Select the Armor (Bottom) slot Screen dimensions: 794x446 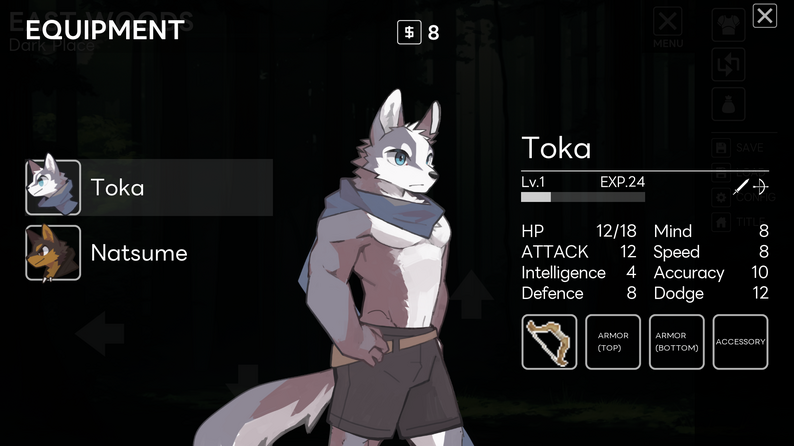tap(676, 342)
